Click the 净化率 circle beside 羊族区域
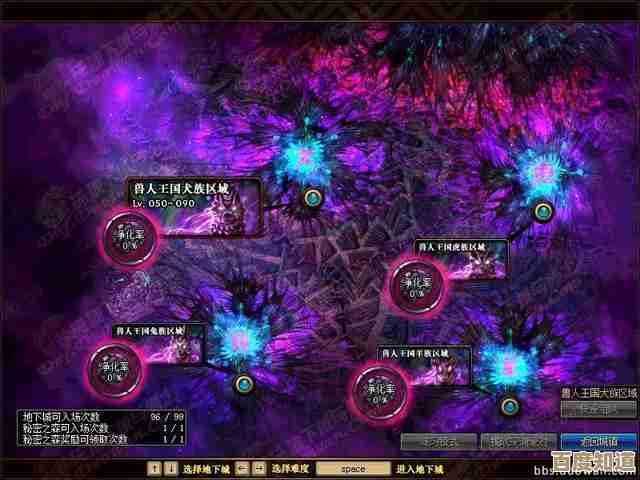The image size is (640, 480). tap(378, 386)
